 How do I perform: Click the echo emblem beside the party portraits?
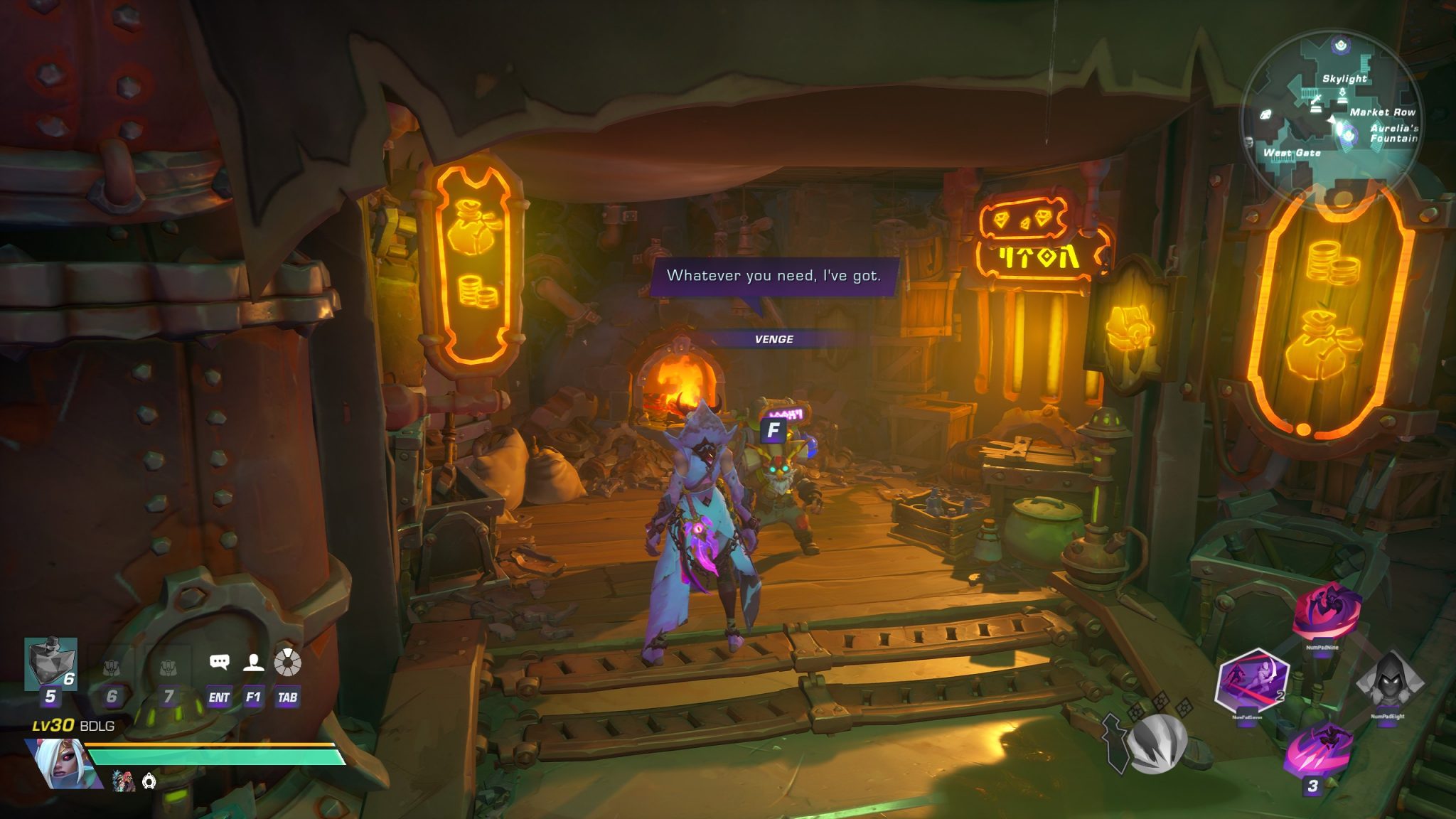(x=149, y=782)
